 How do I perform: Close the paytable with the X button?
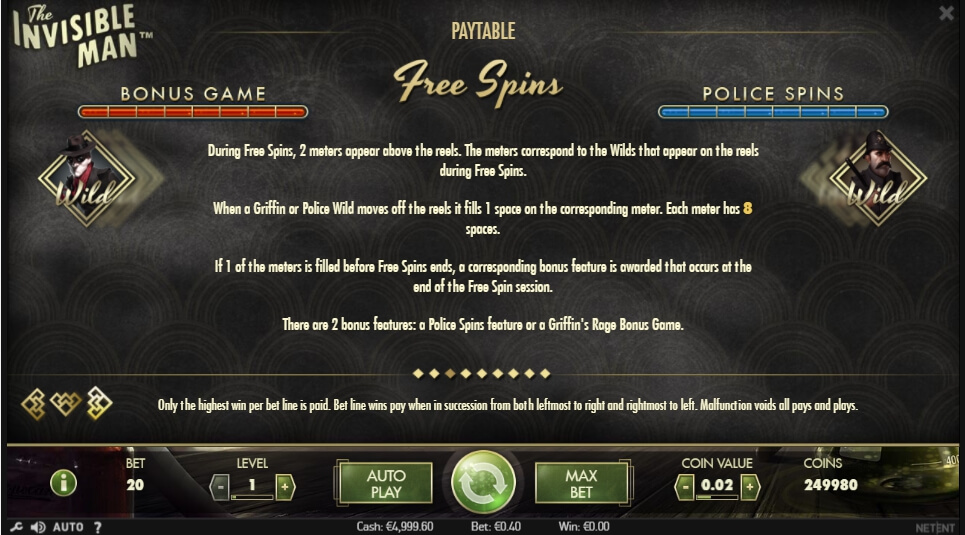click(x=946, y=13)
